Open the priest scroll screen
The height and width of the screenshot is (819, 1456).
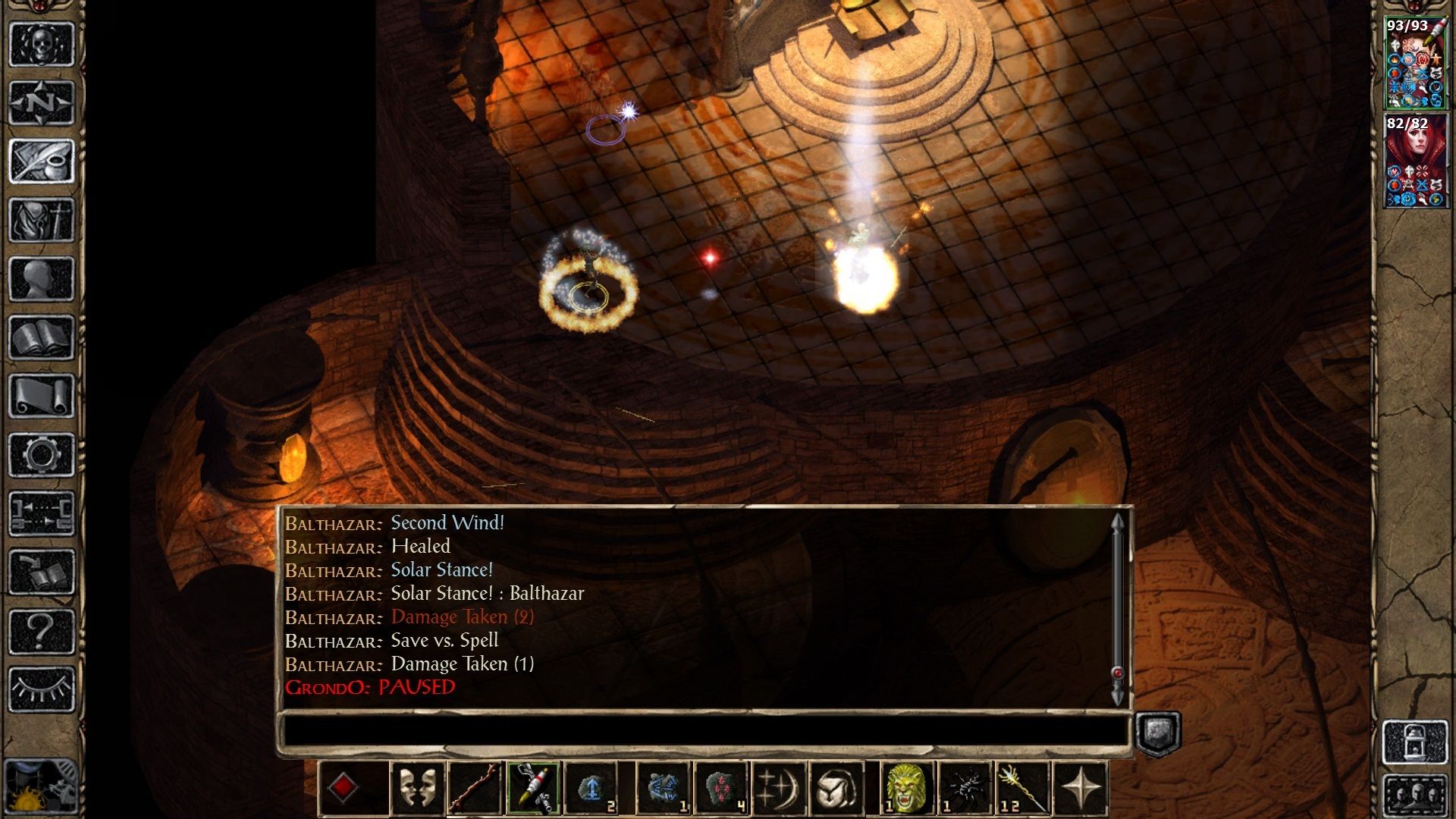click(x=42, y=396)
